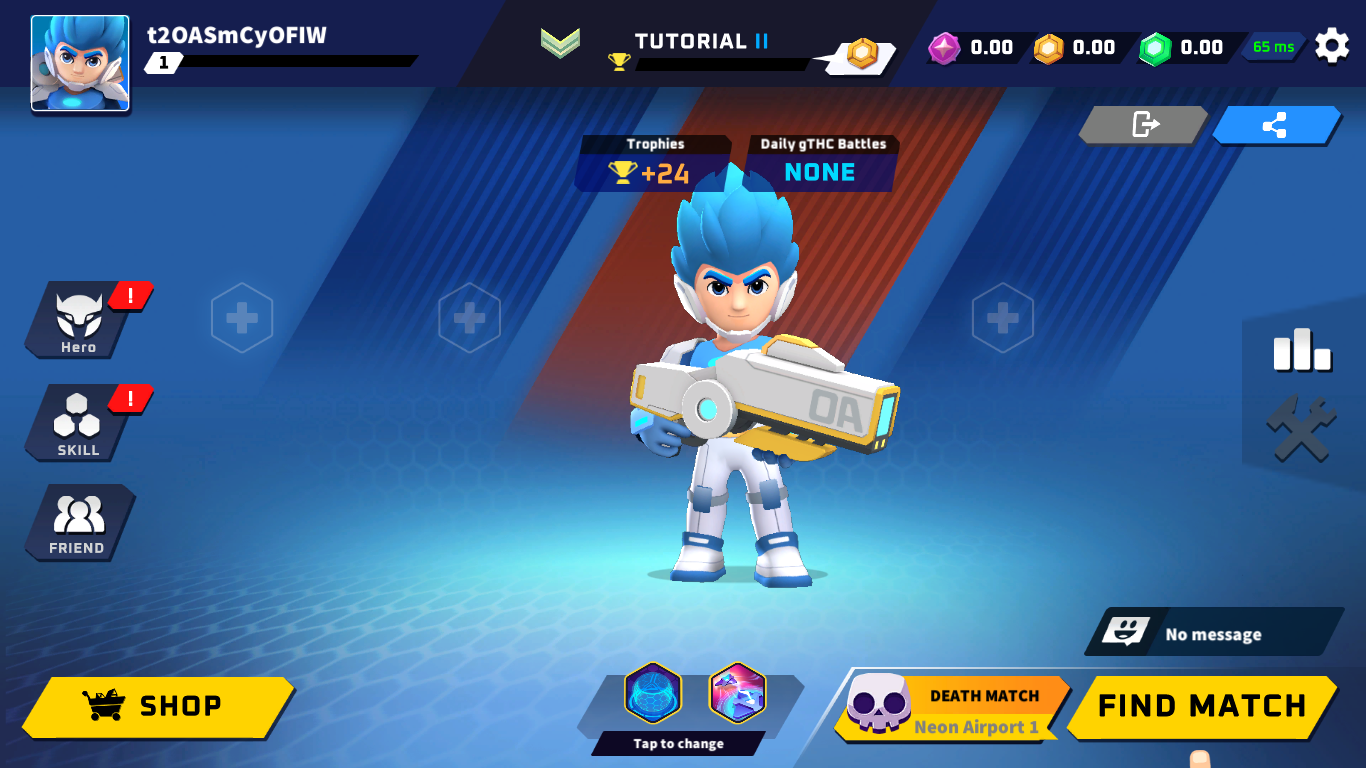
Task: Click the grey logout button
Action: pos(1144,125)
